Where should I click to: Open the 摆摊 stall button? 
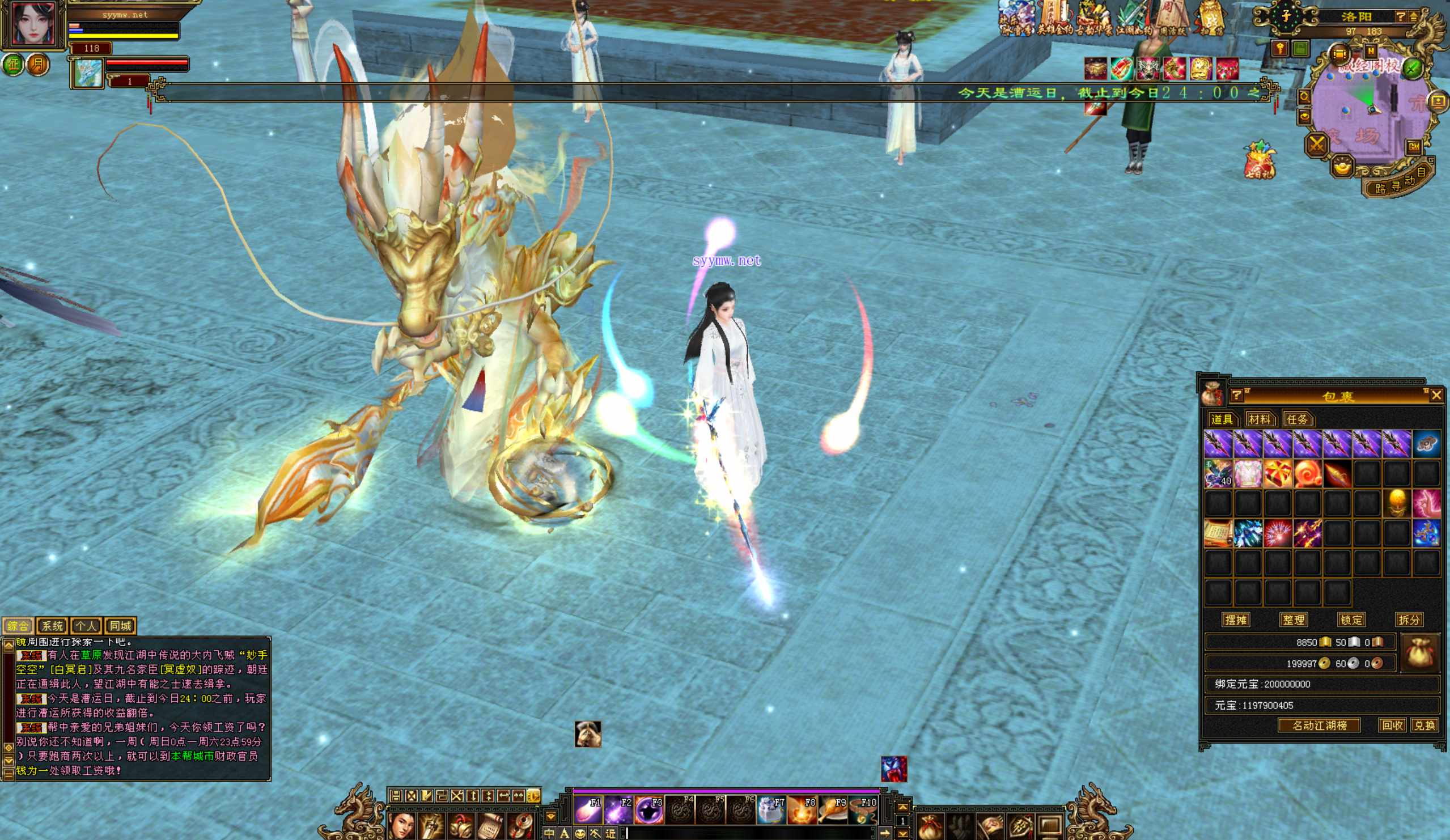pyautogui.click(x=1235, y=620)
